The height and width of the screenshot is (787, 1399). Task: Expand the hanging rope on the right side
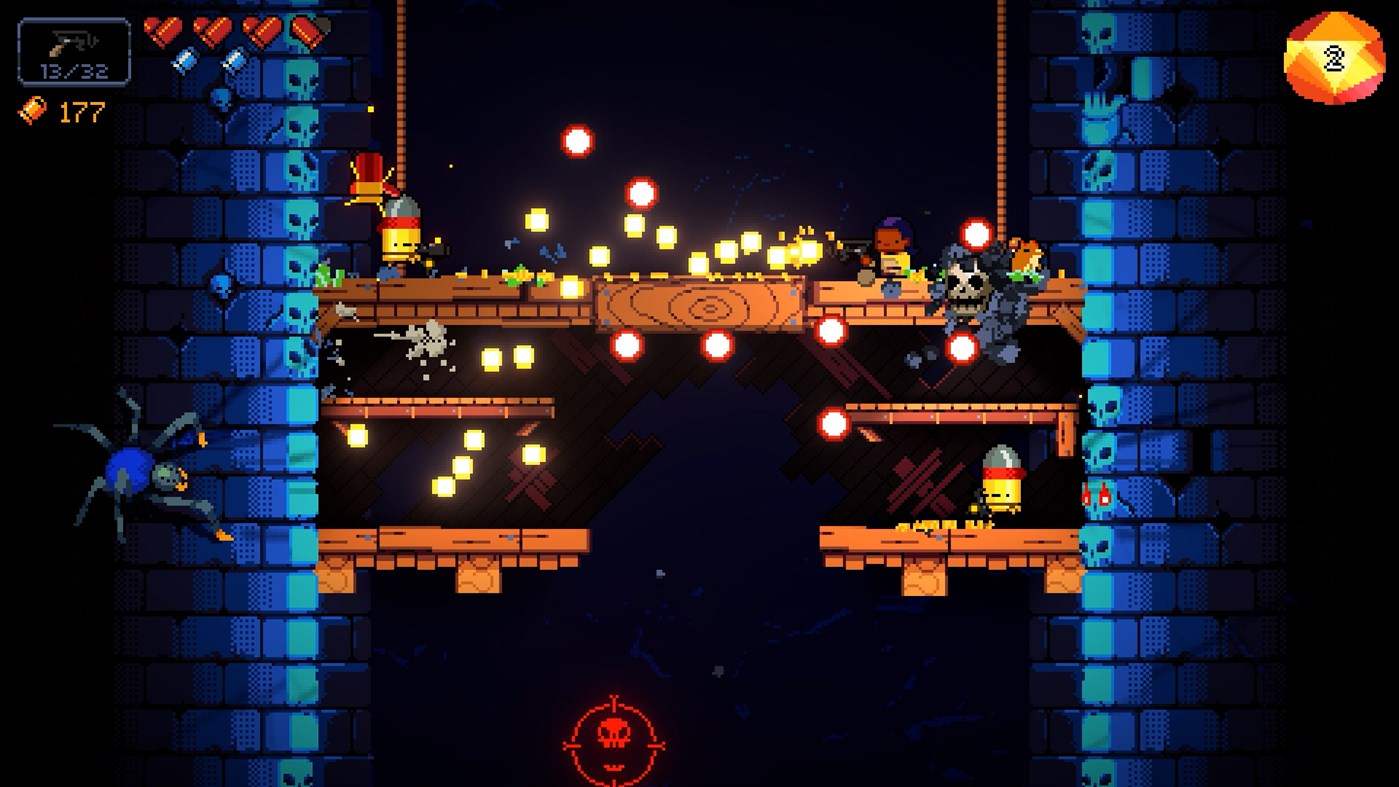point(1002,130)
